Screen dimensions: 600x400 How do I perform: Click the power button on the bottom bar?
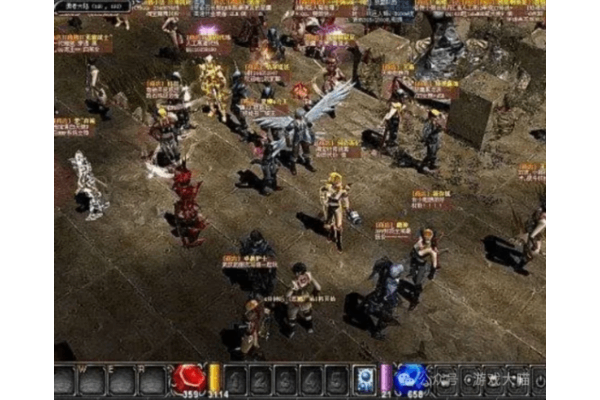click(538, 380)
